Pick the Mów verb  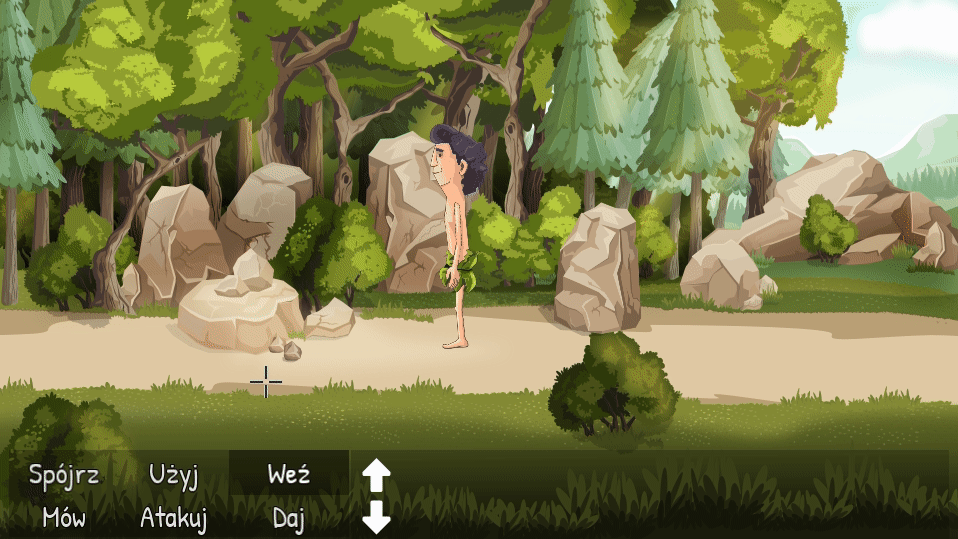pyautogui.click(x=64, y=518)
